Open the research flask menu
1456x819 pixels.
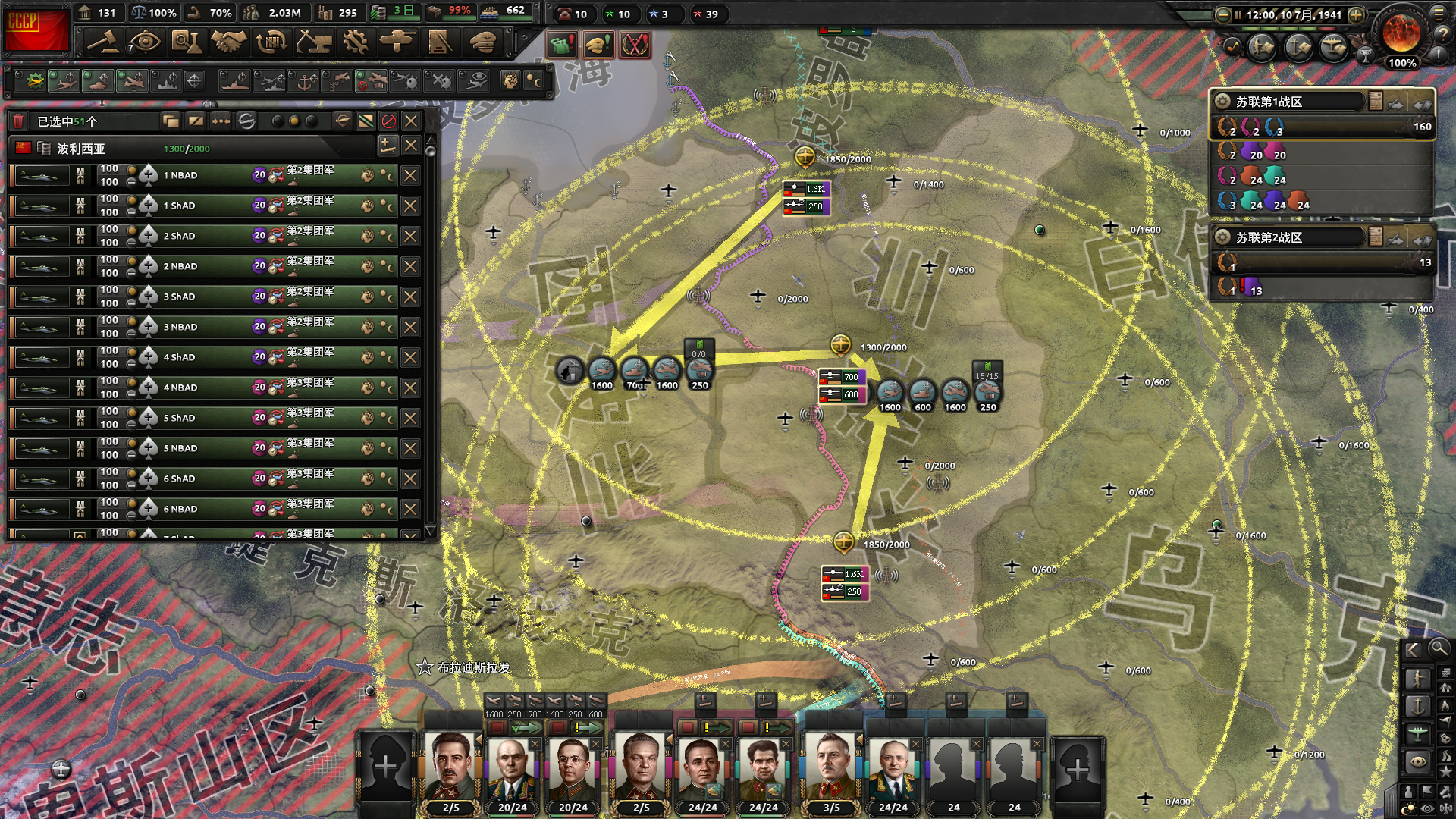pos(186,42)
